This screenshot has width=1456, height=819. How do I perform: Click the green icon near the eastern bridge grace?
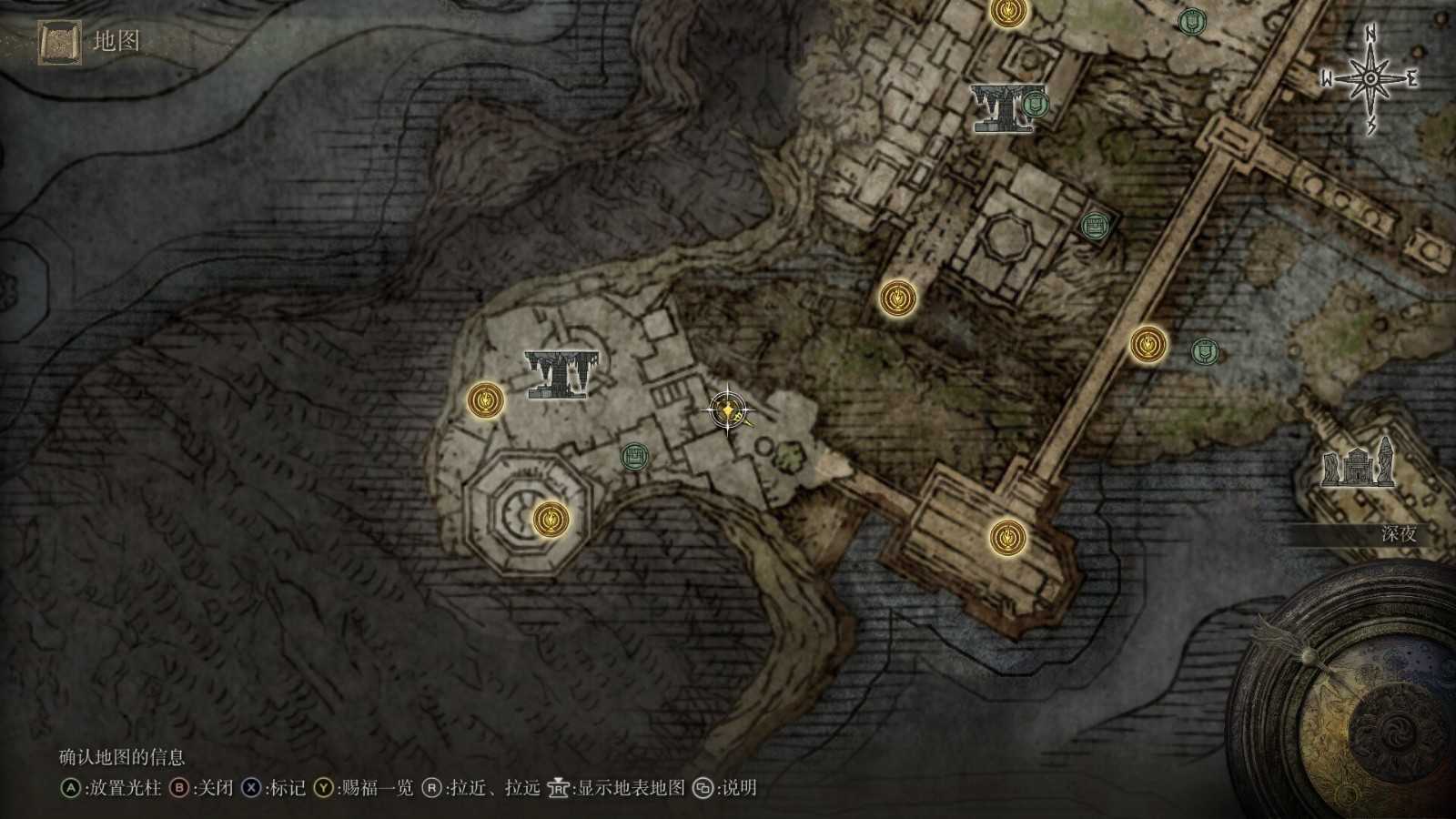tap(1203, 349)
